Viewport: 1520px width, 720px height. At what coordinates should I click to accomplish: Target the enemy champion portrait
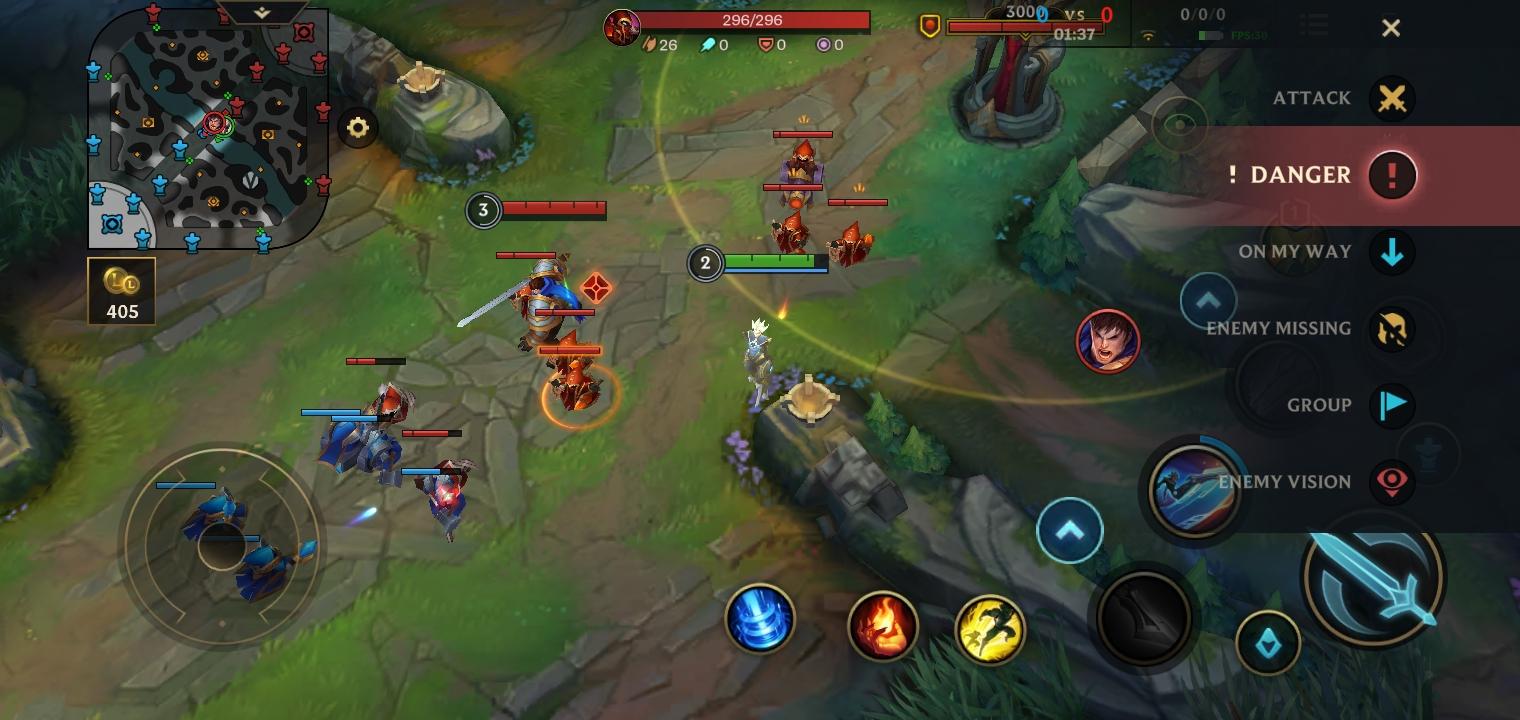tap(1107, 341)
